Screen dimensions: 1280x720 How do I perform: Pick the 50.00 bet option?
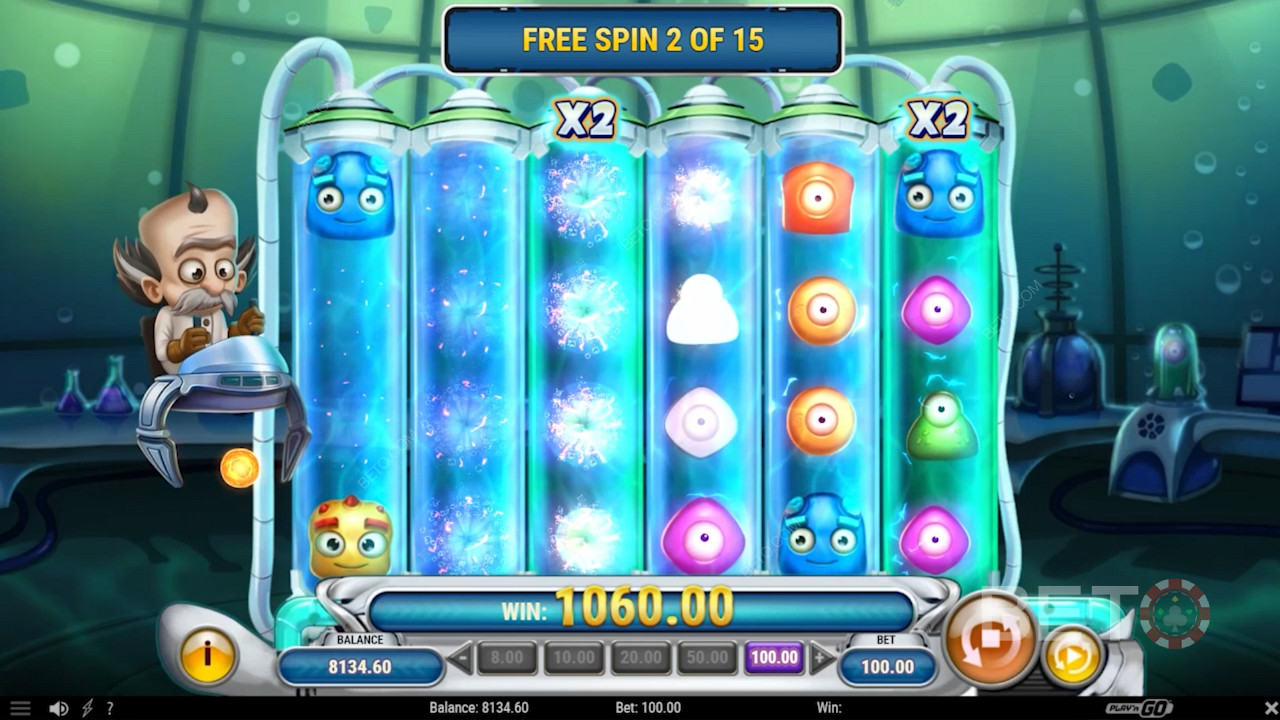(x=708, y=658)
